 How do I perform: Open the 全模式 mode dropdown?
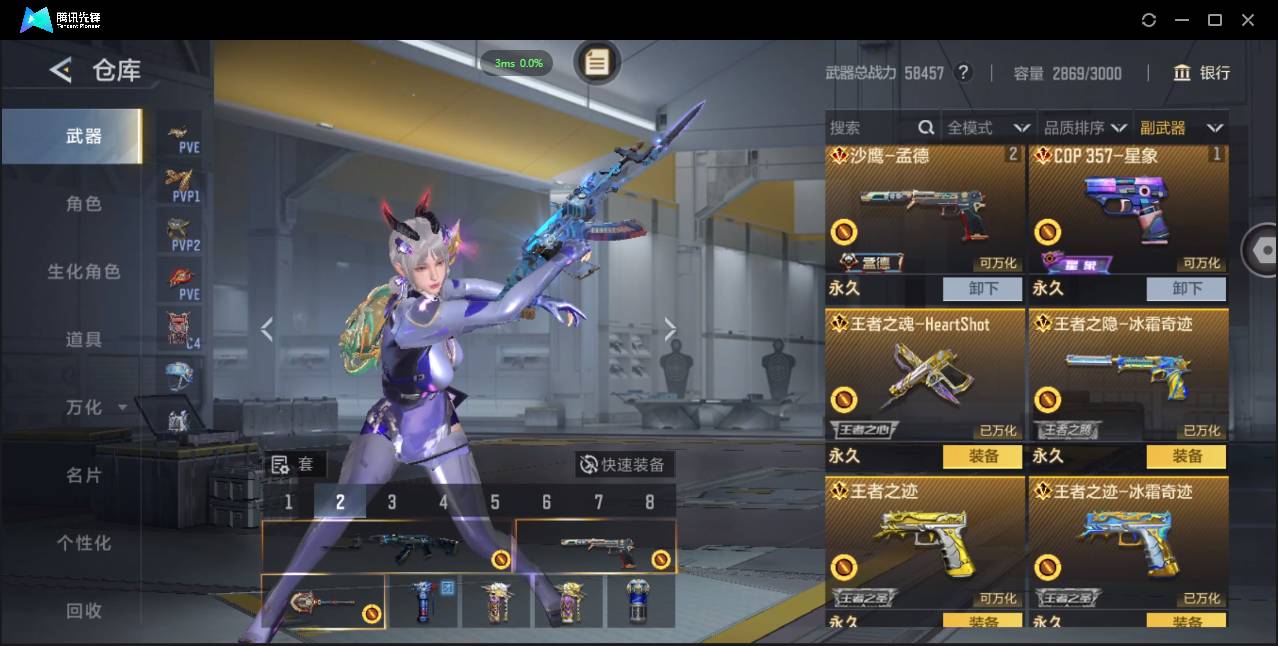pos(988,128)
